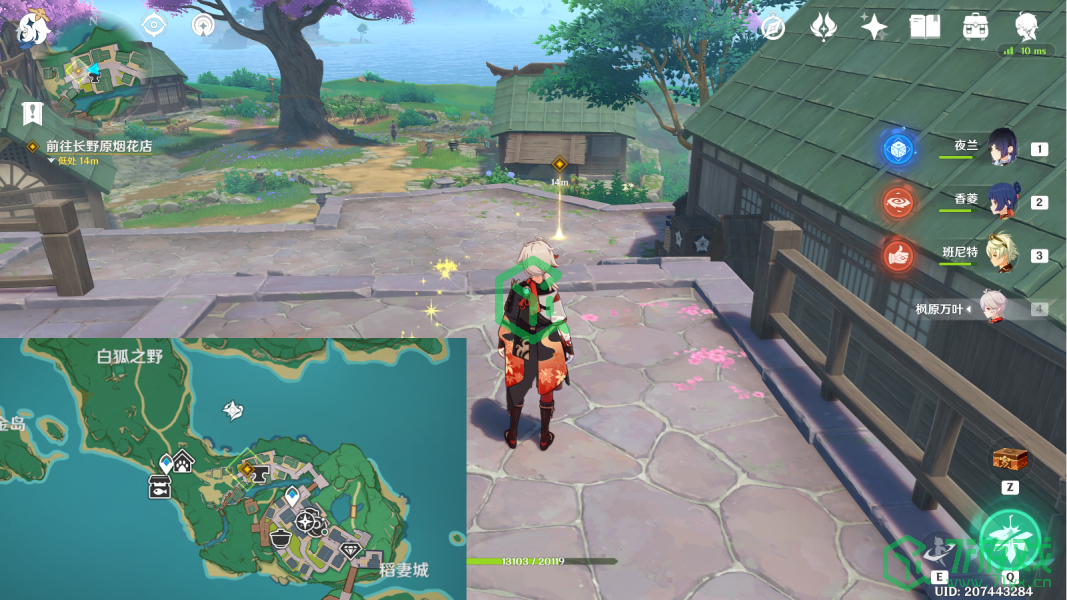
Task: Select the 前往长野原烟花店 quest tracker
Action: click(98, 145)
